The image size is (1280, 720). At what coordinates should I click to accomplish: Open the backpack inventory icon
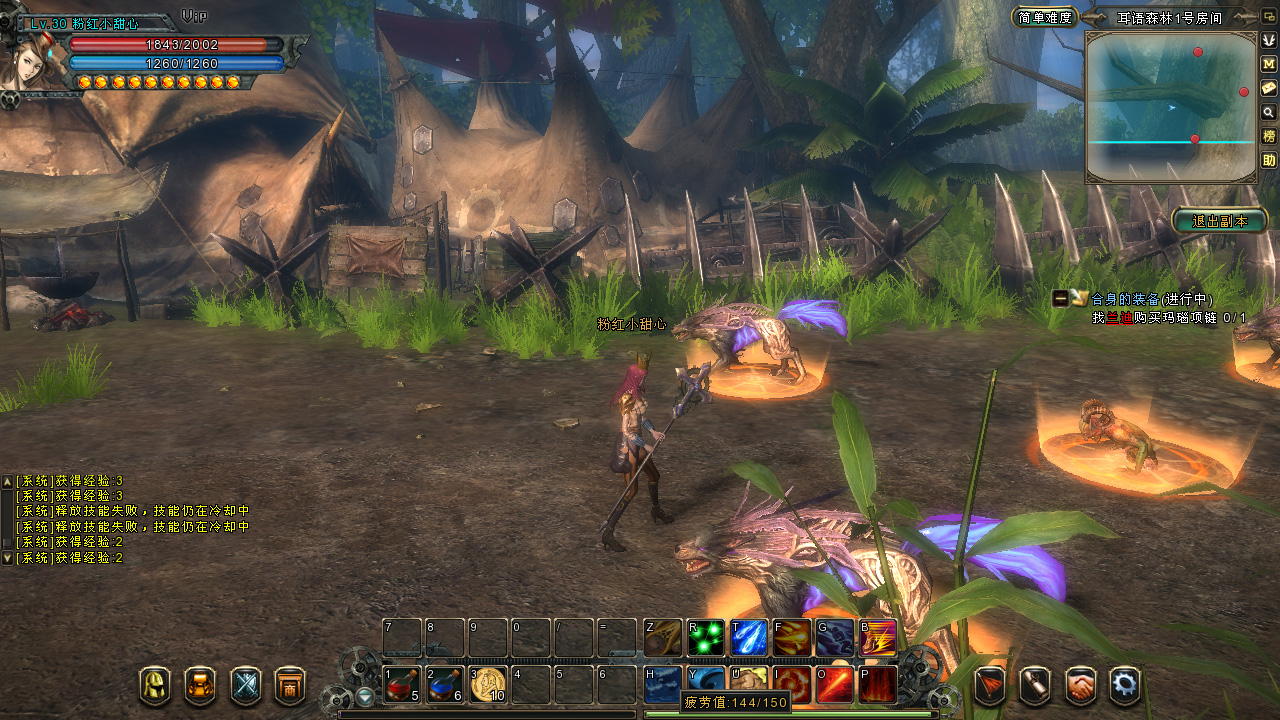(x=200, y=686)
